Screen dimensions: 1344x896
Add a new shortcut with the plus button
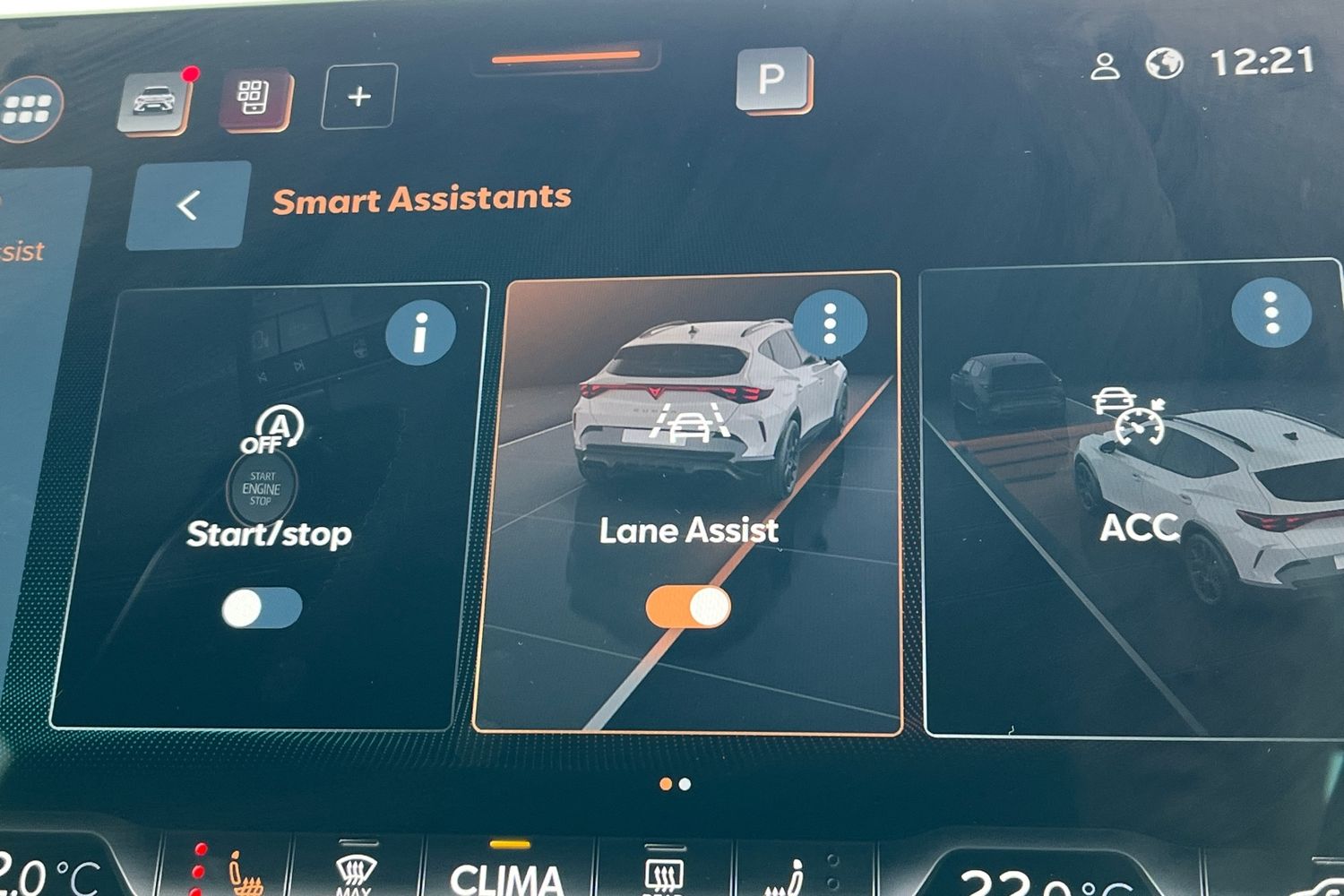pos(359,97)
